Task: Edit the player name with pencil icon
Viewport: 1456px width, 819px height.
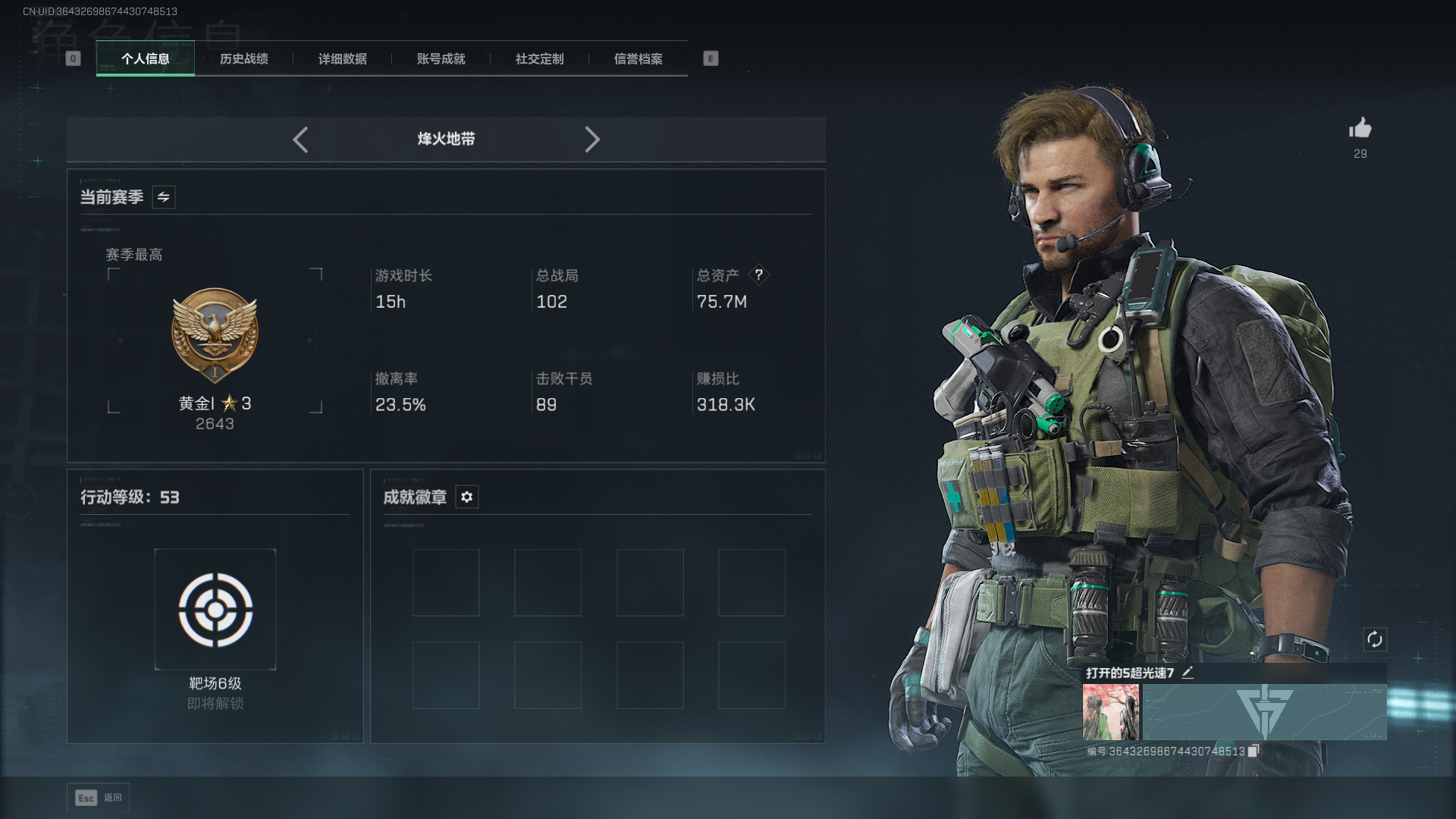Action: 1188,673
